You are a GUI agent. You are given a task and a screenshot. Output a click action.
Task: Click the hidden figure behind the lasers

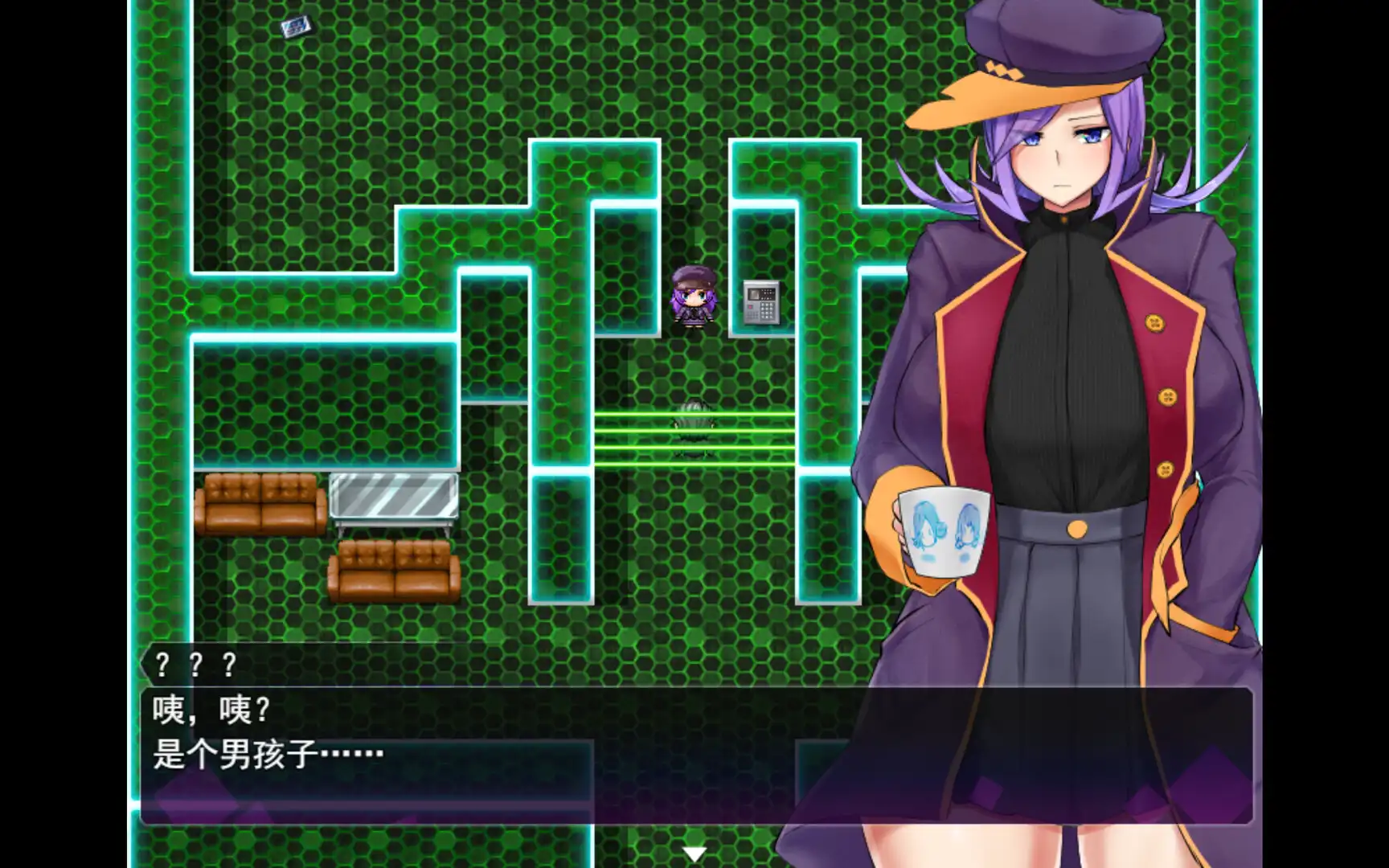(693, 426)
